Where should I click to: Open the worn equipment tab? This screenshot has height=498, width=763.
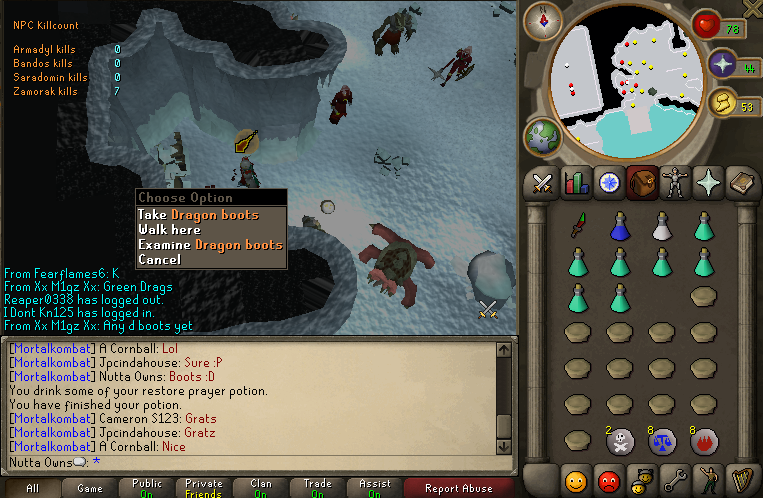click(x=674, y=183)
